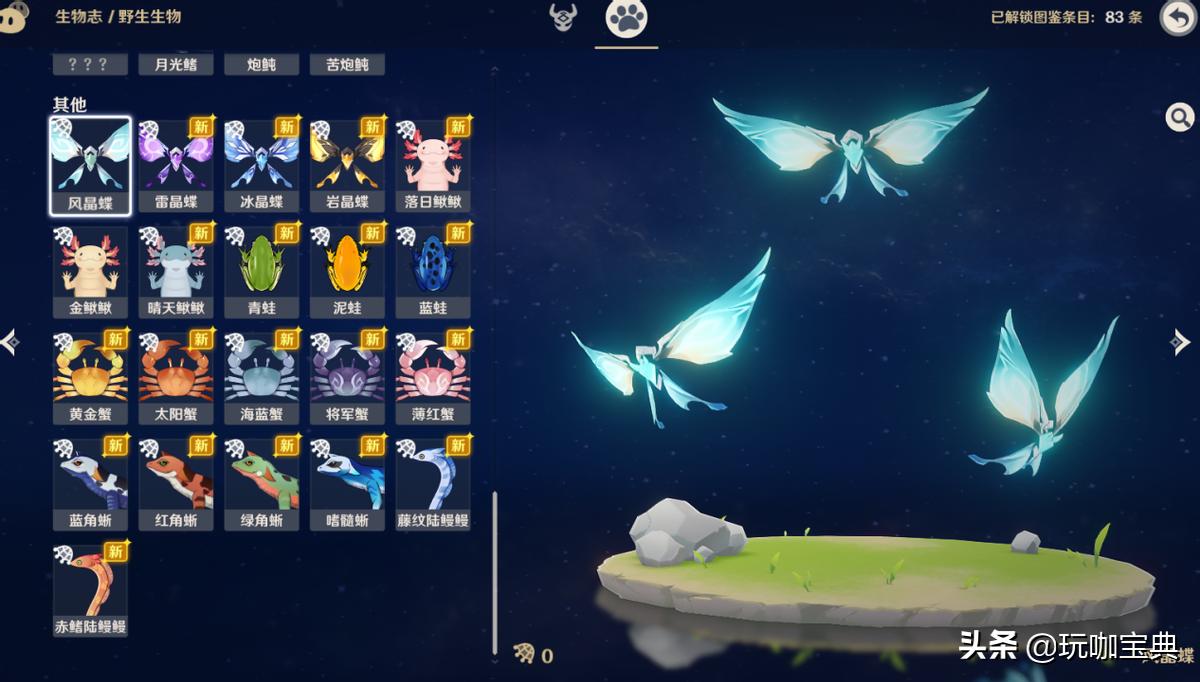Click the return arrow button
Image resolution: width=1200 pixels, height=682 pixels.
[1177, 18]
